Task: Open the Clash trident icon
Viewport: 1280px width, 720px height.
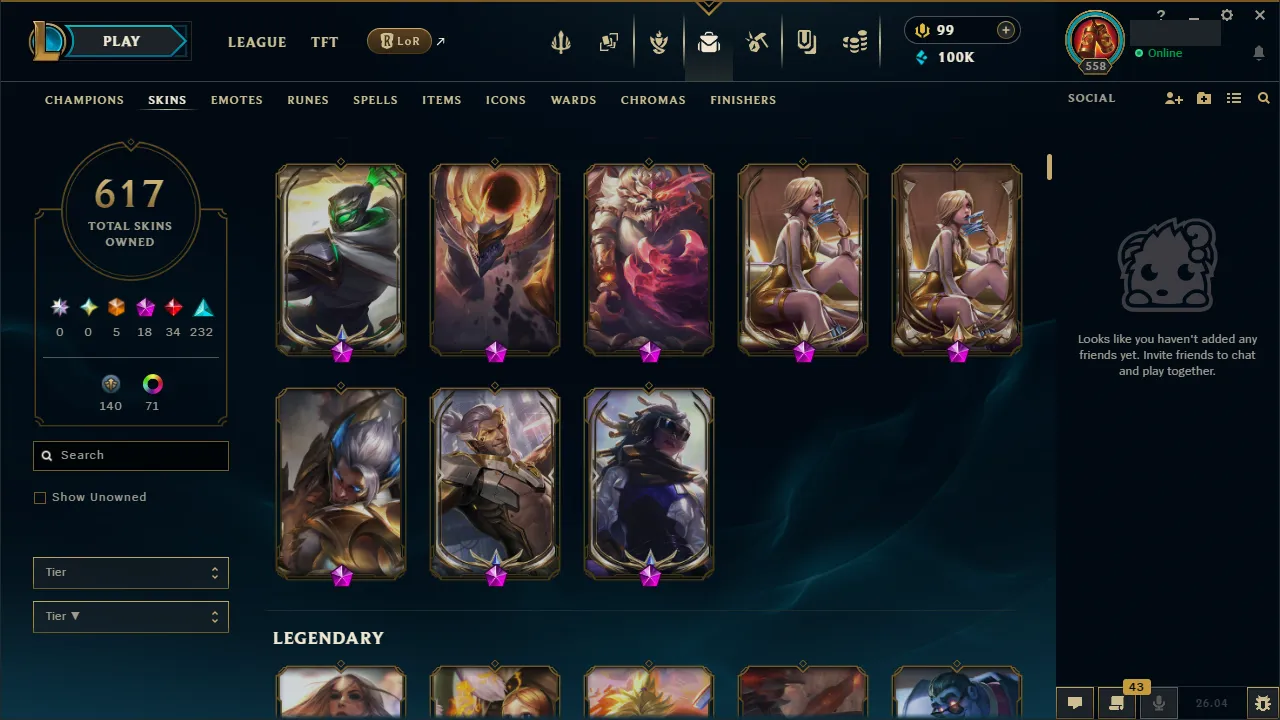Action: (561, 42)
